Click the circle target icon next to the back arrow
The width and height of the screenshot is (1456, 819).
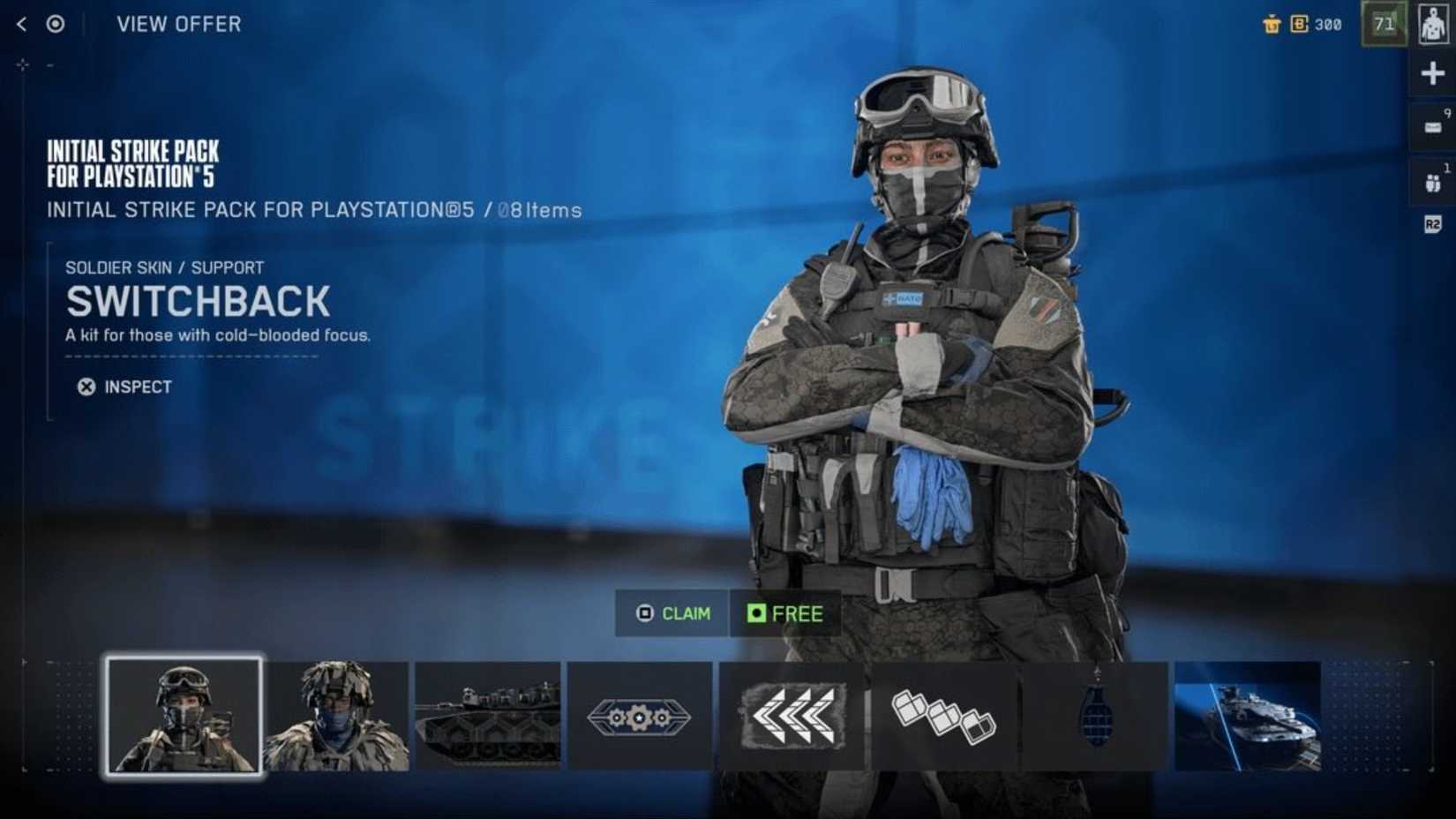click(55, 24)
